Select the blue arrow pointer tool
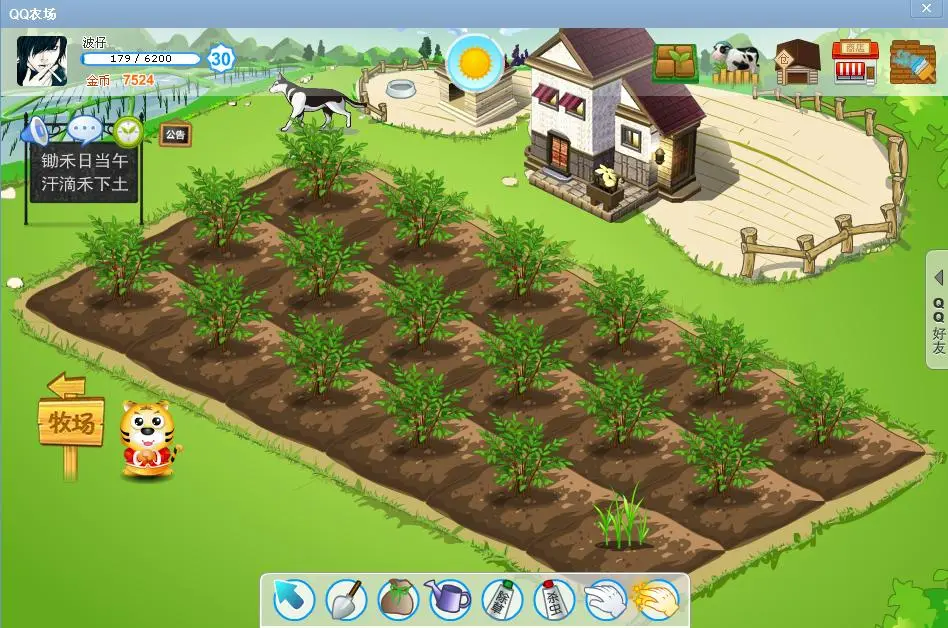The height and width of the screenshot is (628, 948). 294,599
